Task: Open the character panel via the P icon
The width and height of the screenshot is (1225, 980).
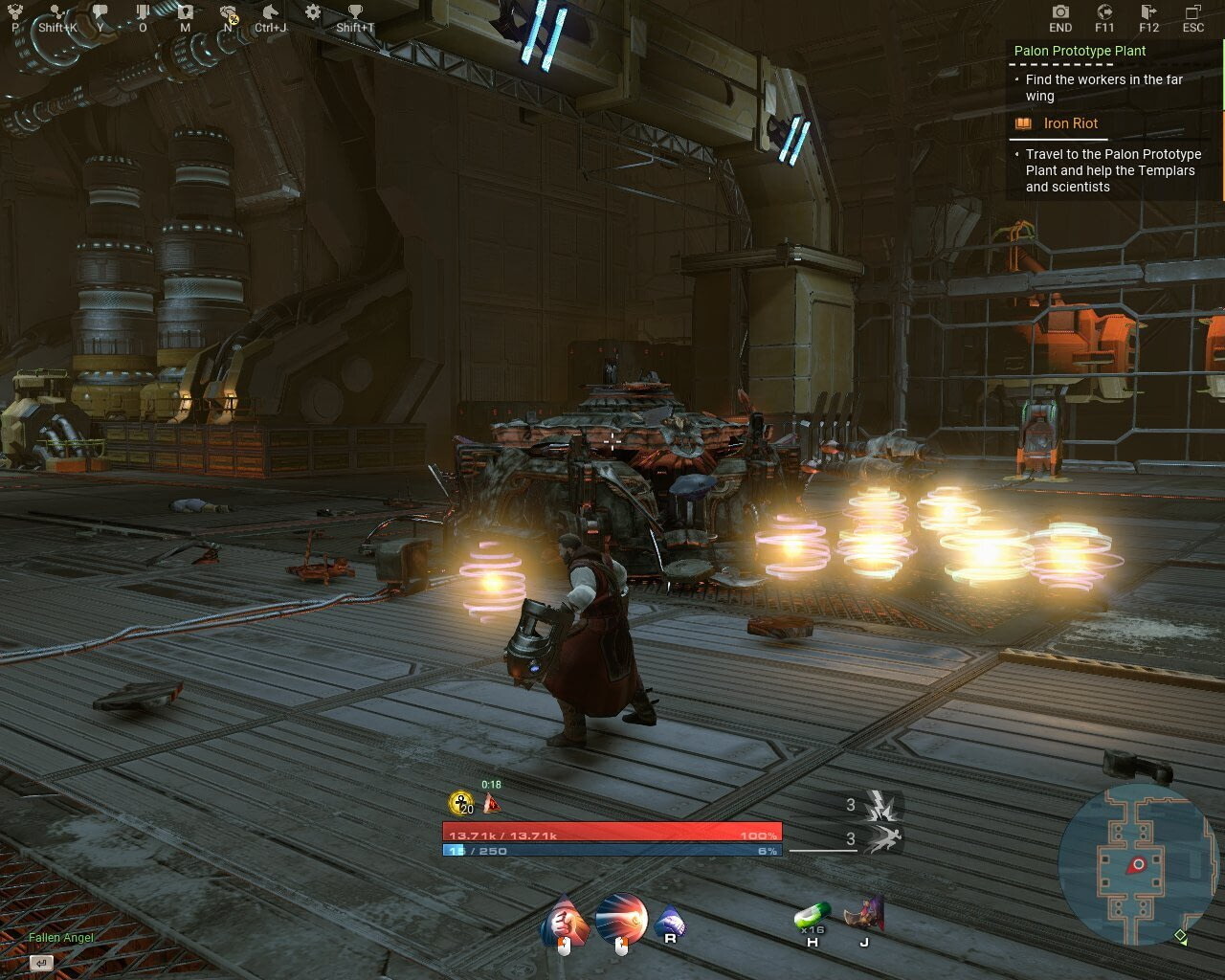Action: pyautogui.click(x=14, y=11)
